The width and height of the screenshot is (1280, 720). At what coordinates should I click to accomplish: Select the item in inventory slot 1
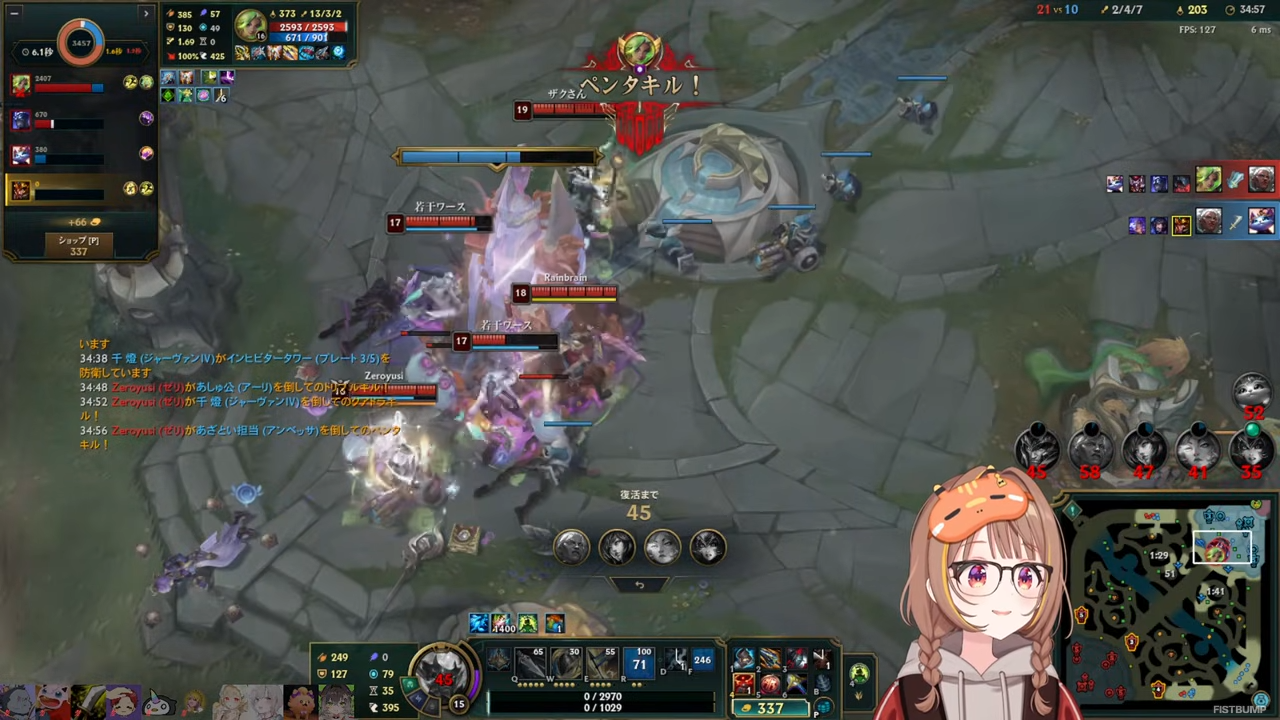pos(744,660)
